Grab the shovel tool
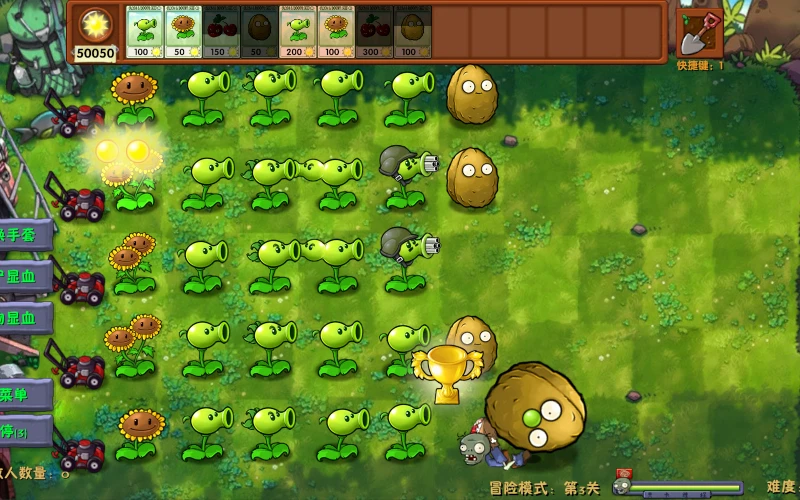Screen dimensions: 800x500 coord(700,31)
